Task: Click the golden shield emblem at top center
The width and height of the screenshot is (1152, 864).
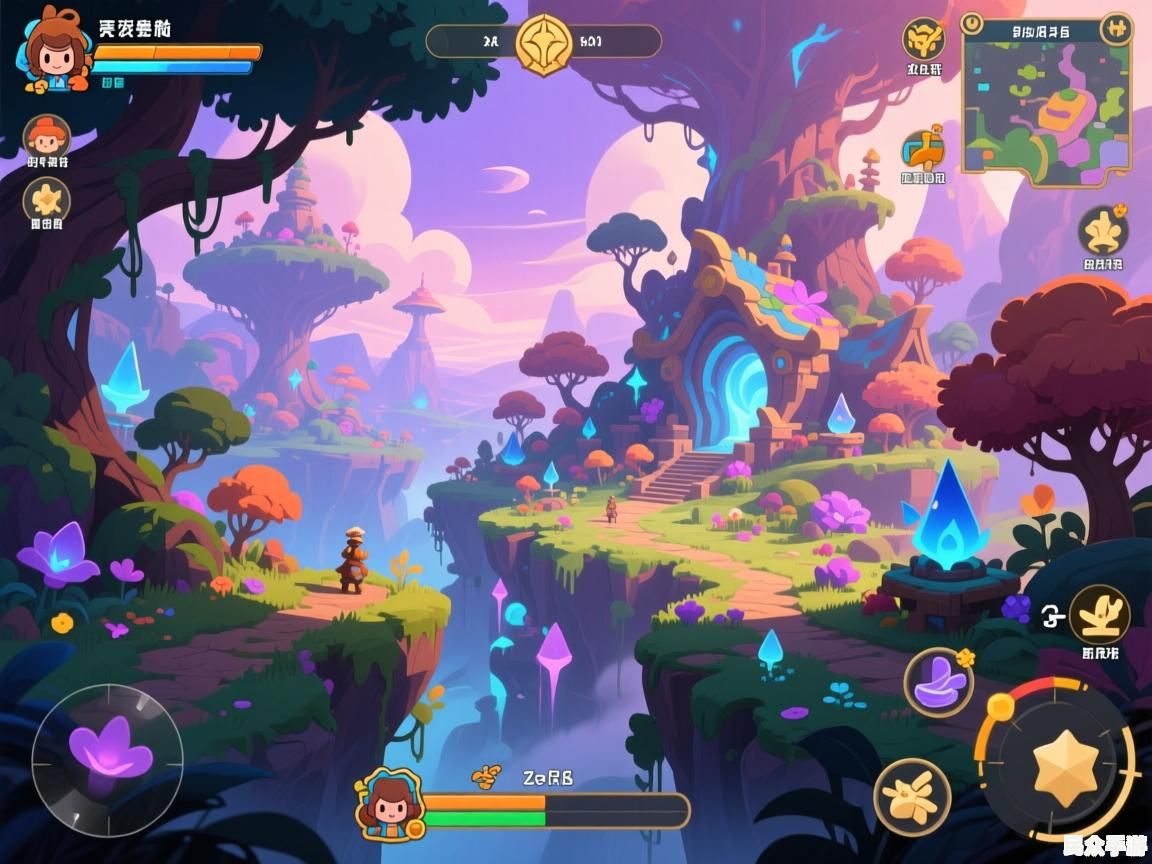Action: pyautogui.click(x=543, y=42)
